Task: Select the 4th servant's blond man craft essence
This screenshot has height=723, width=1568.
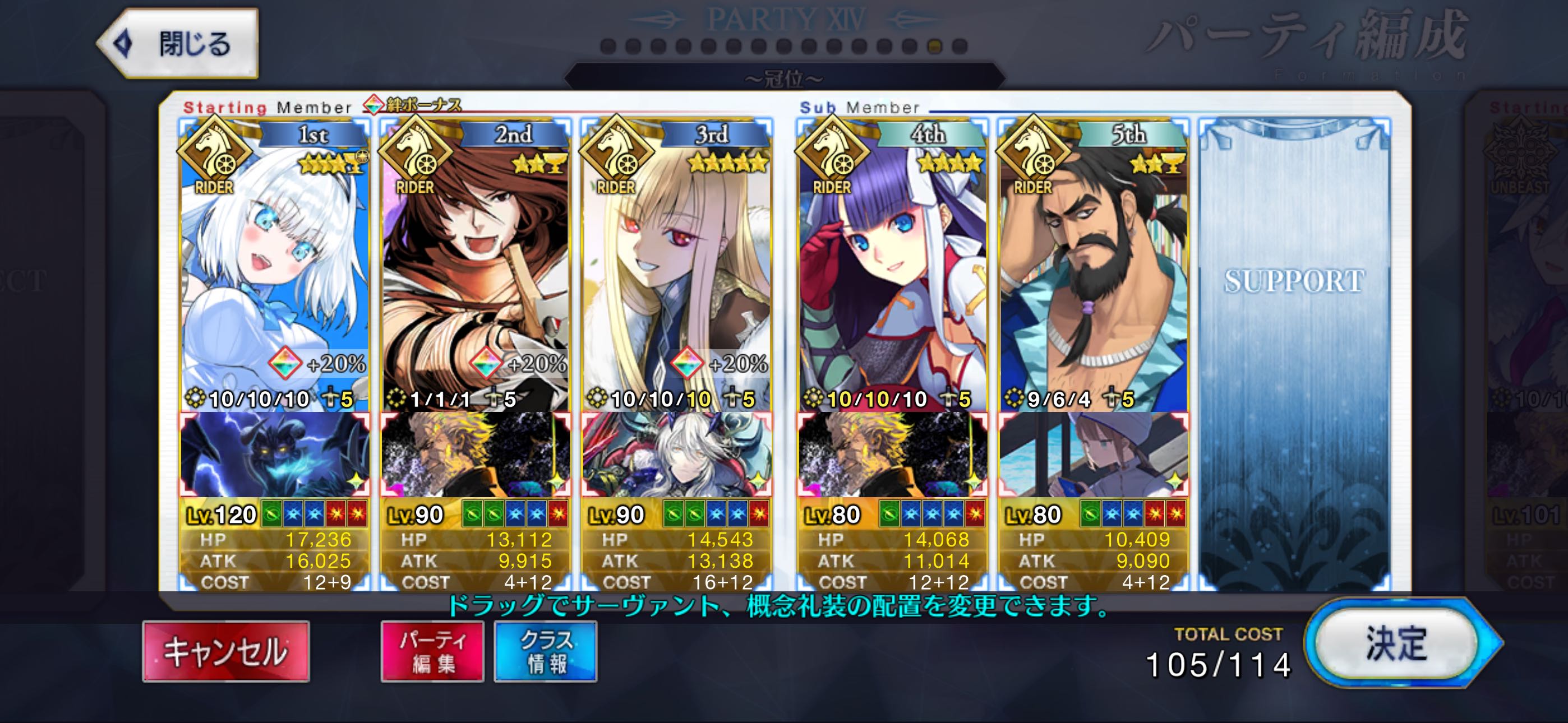Action: click(x=892, y=455)
